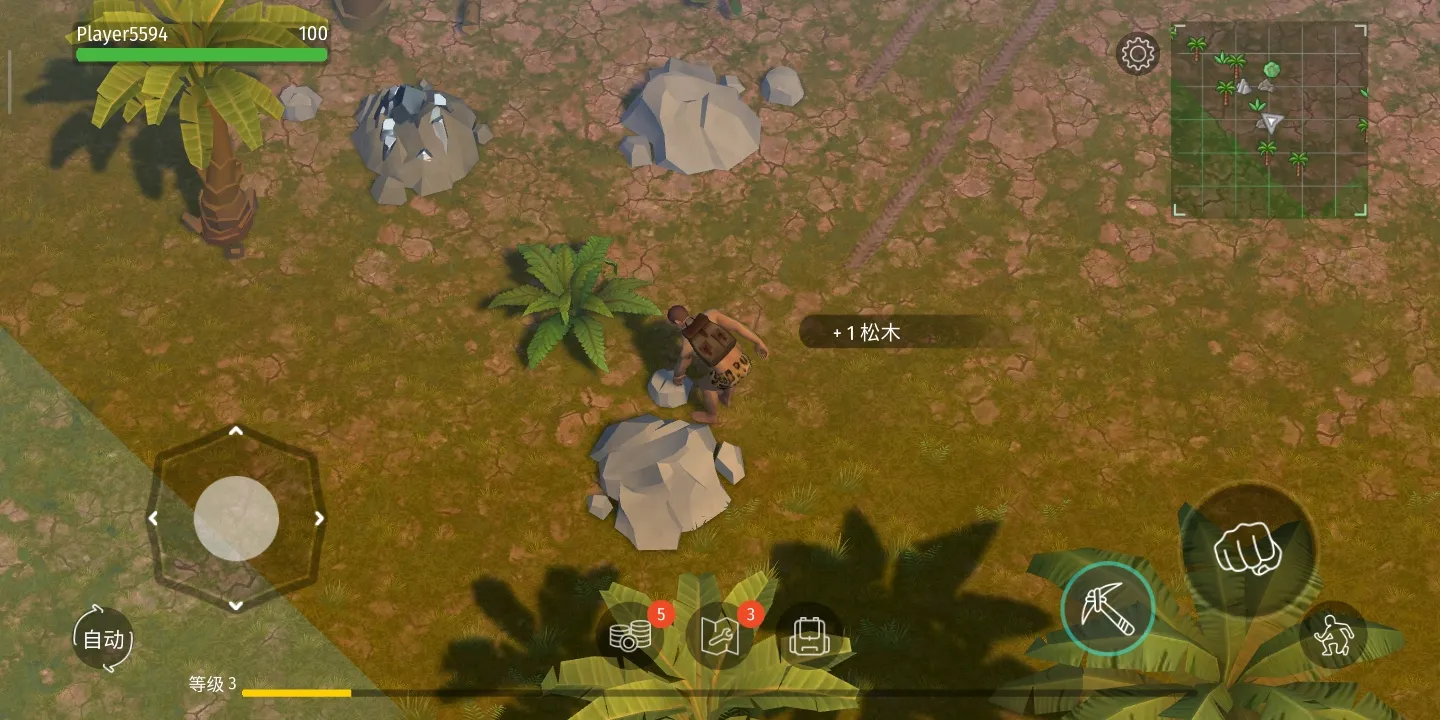Viewport: 1440px width, 720px height.
Task: Open the gear settings menu
Action: tap(1137, 54)
